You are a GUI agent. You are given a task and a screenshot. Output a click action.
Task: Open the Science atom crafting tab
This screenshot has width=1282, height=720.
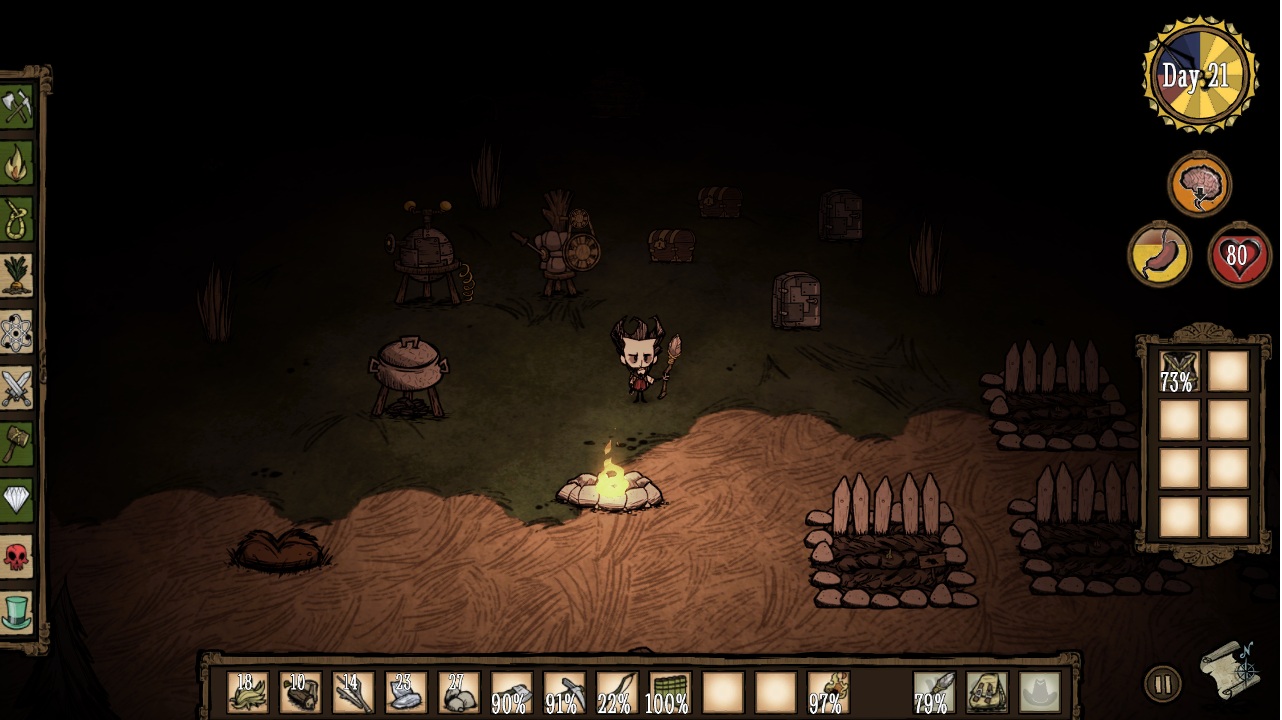point(16,331)
